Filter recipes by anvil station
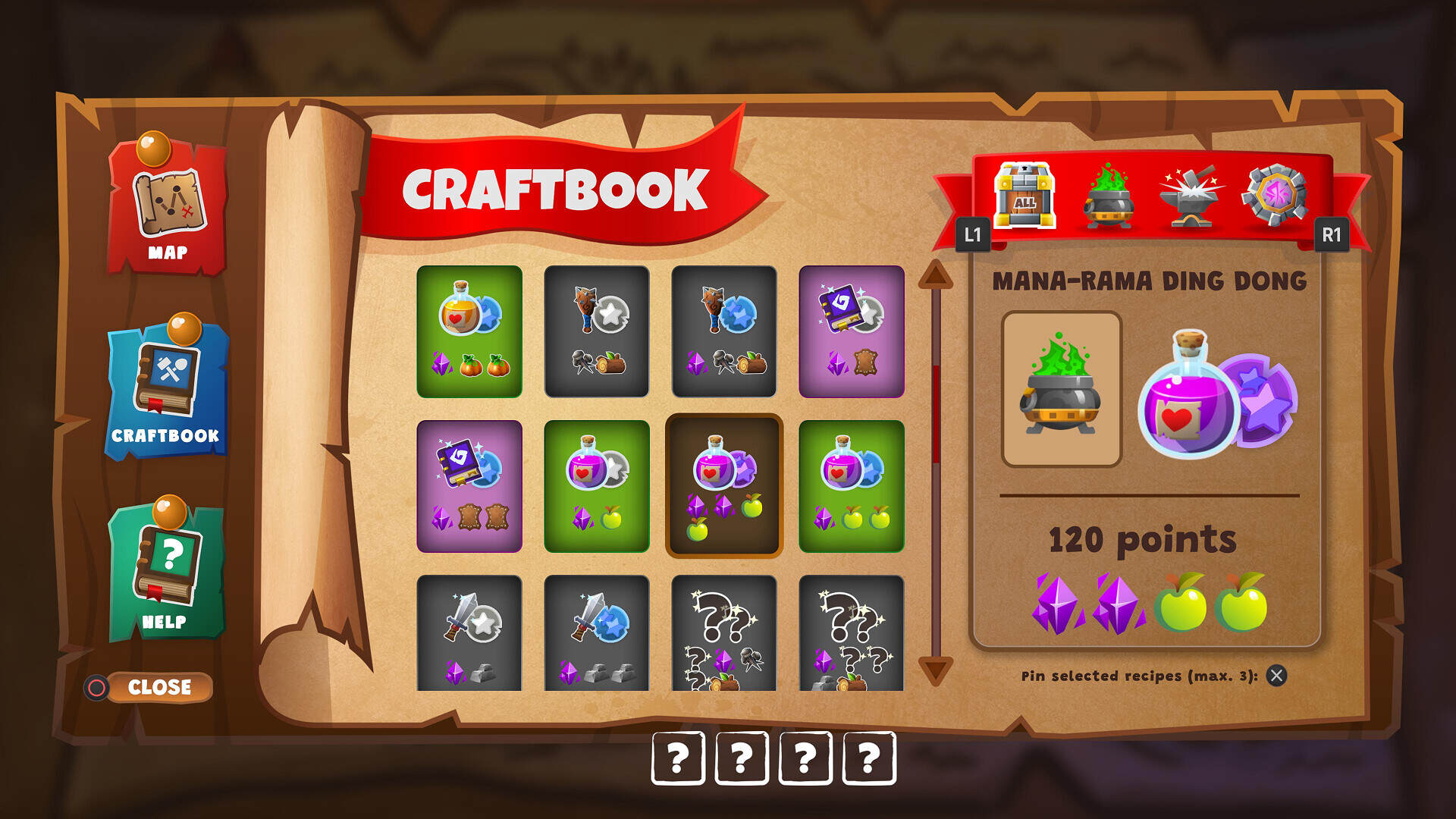This screenshot has height=819, width=1456. [x=1191, y=196]
